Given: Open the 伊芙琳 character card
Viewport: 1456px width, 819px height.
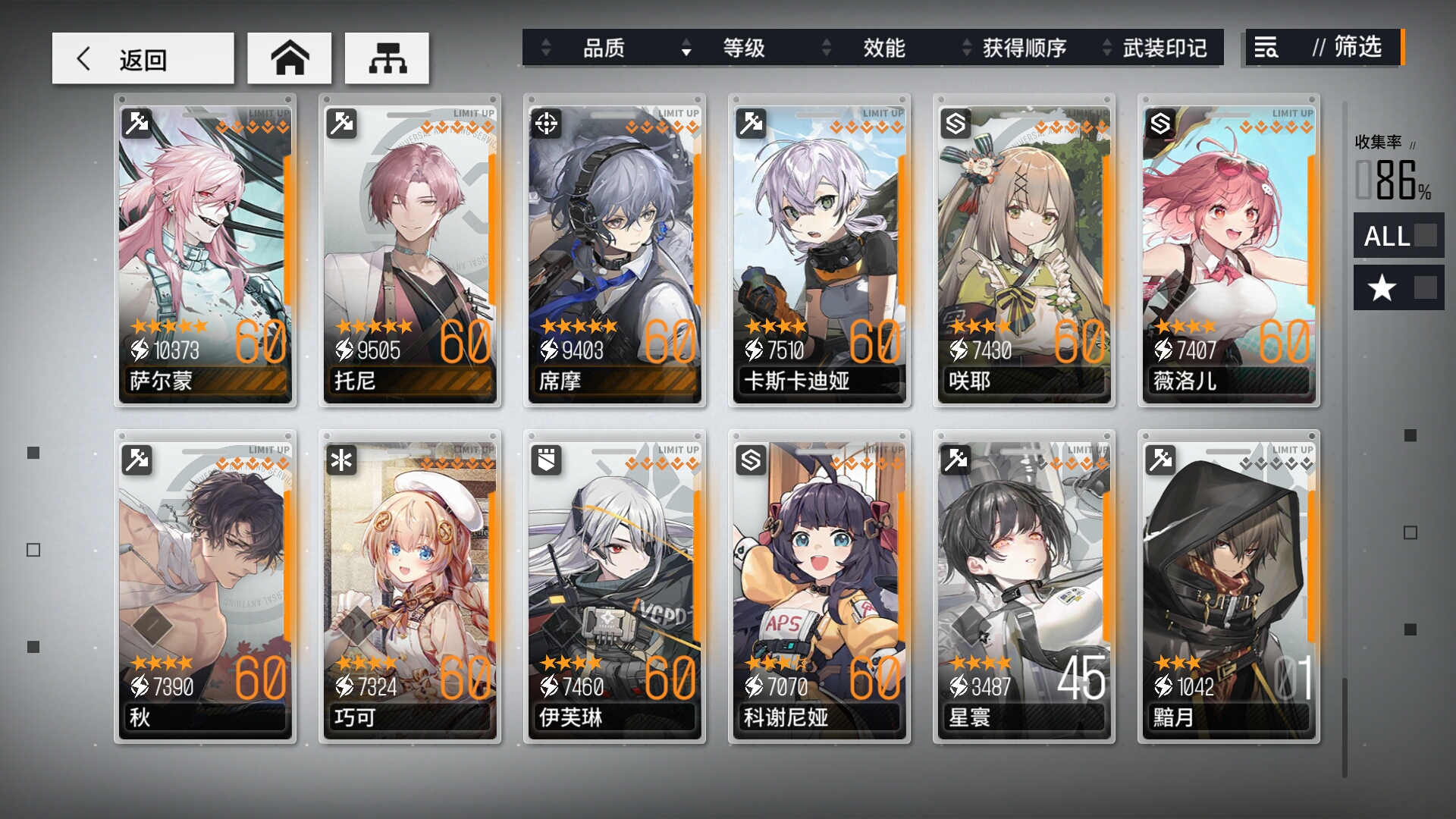Looking at the screenshot, I should coord(614,586).
